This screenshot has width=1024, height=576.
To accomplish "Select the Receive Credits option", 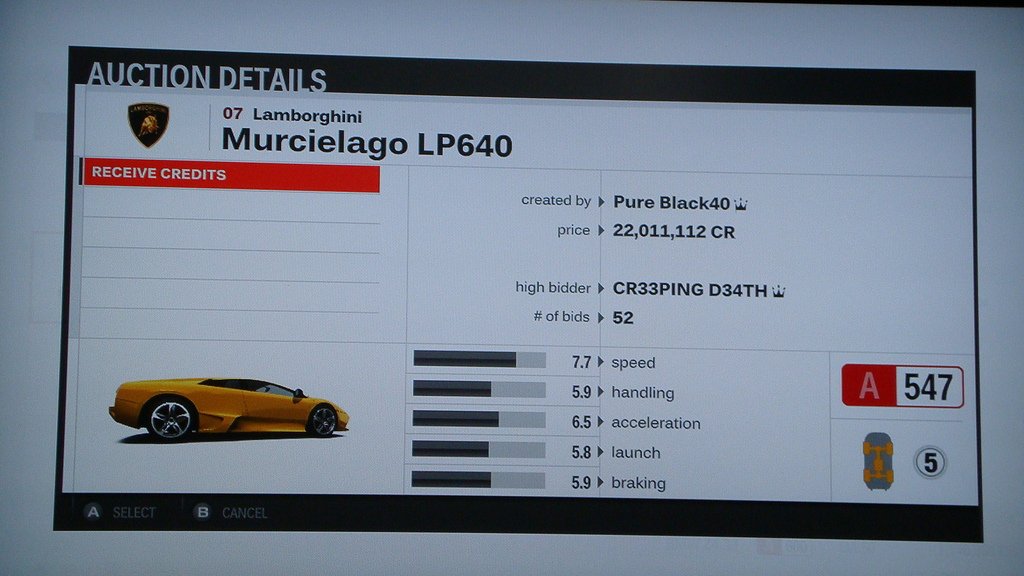I will [230, 175].
